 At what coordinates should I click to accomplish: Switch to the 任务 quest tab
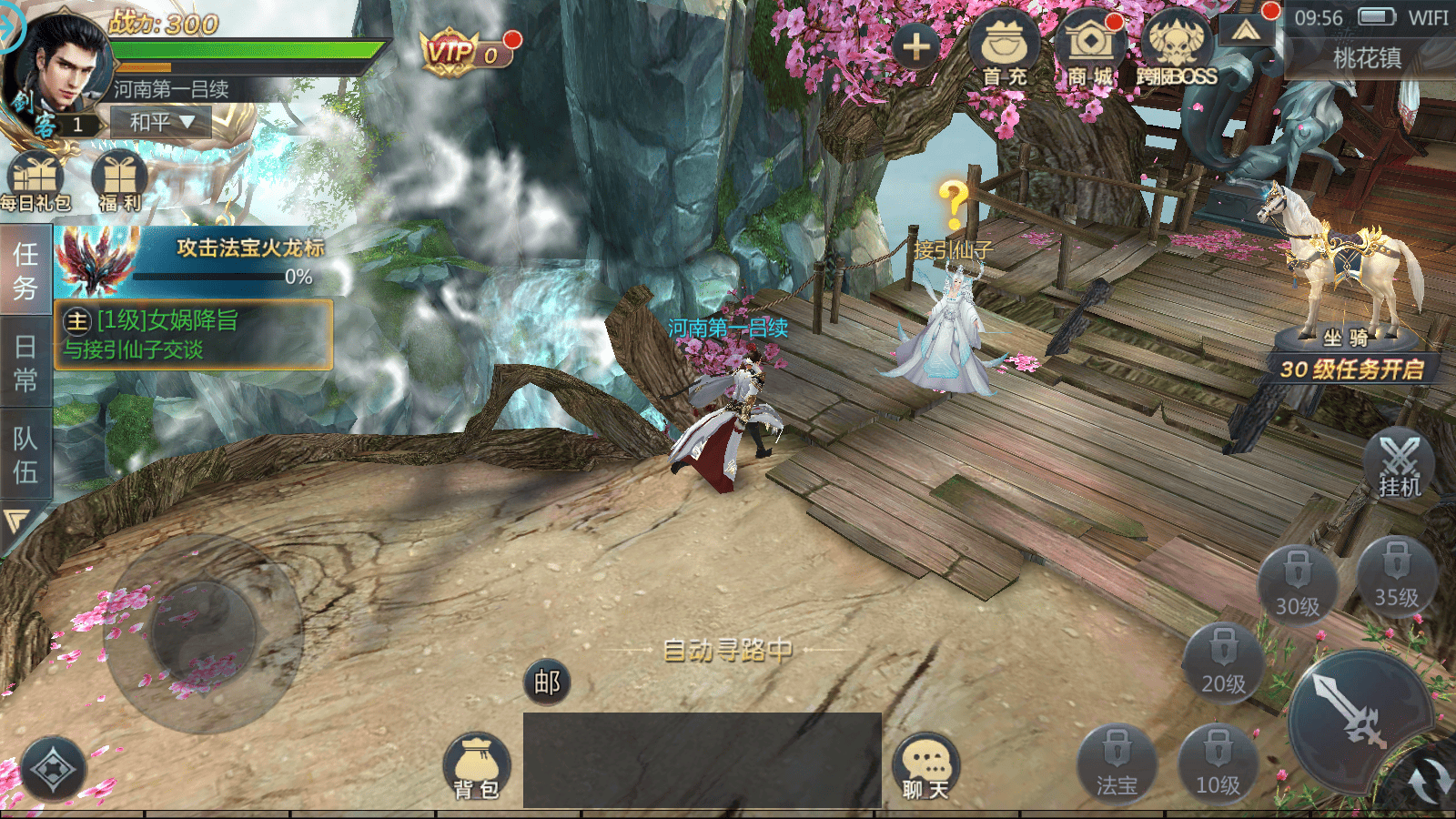coord(25,270)
